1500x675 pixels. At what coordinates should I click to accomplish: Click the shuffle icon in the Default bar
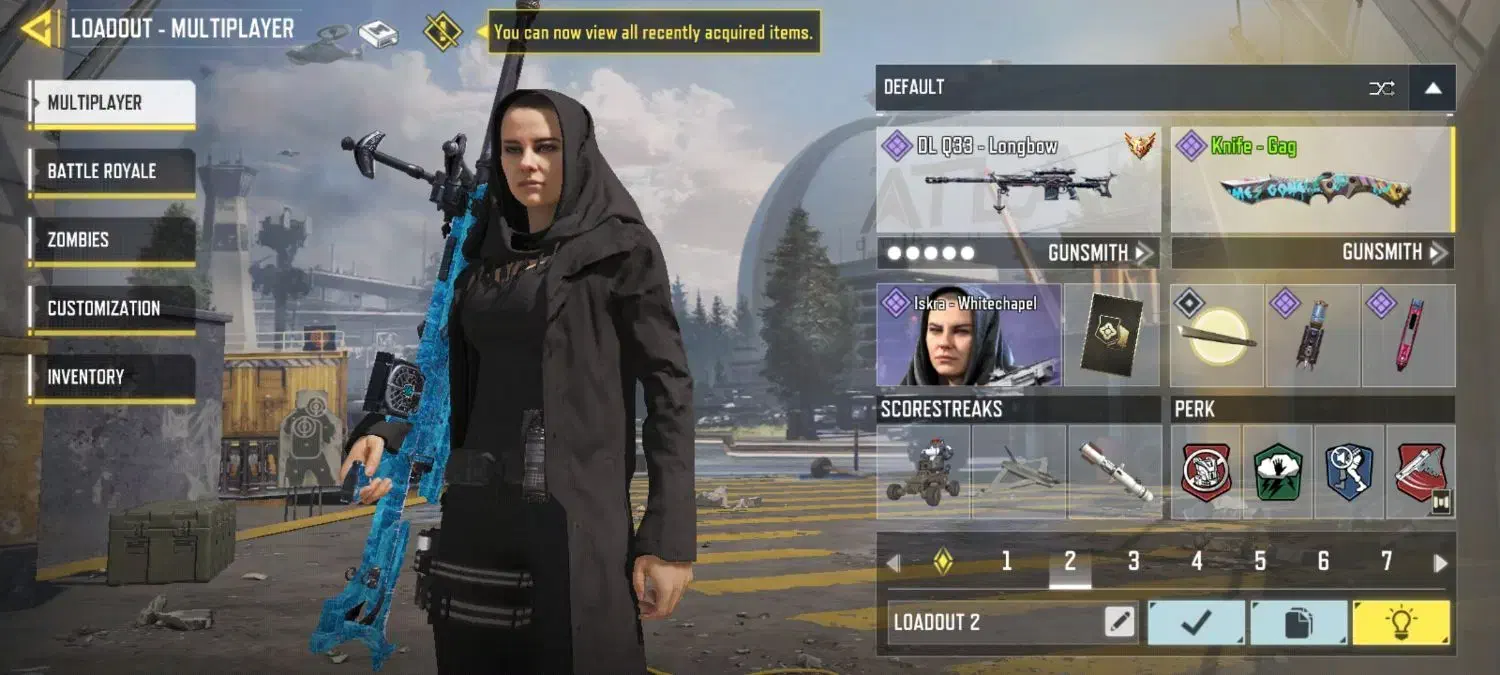point(1382,88)
